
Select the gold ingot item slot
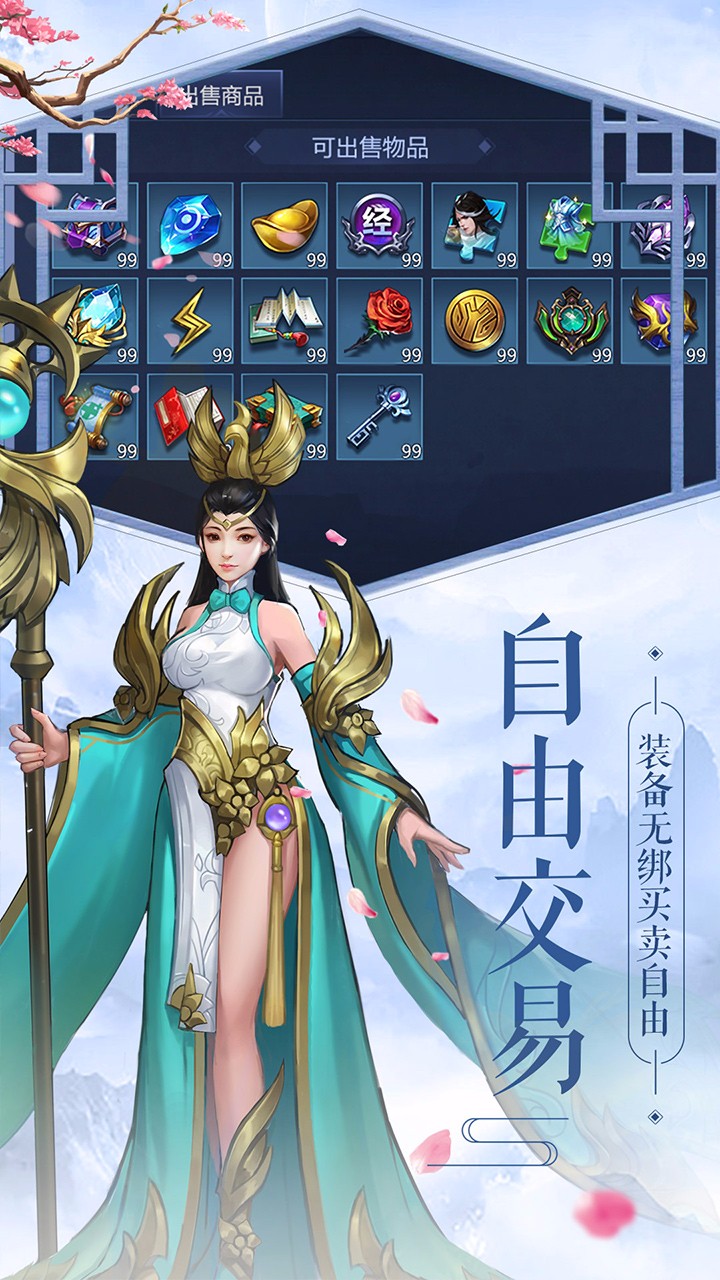pyautogui.click(x=284, y=225)
